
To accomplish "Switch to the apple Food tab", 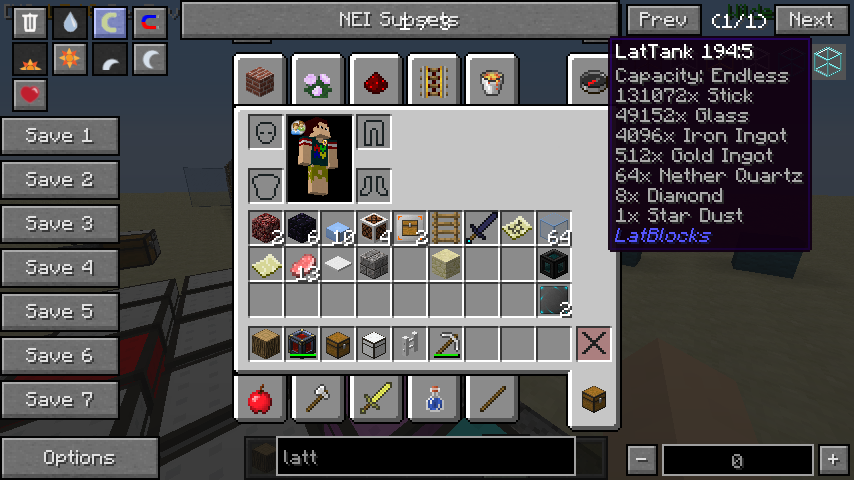I will (260, 401).
